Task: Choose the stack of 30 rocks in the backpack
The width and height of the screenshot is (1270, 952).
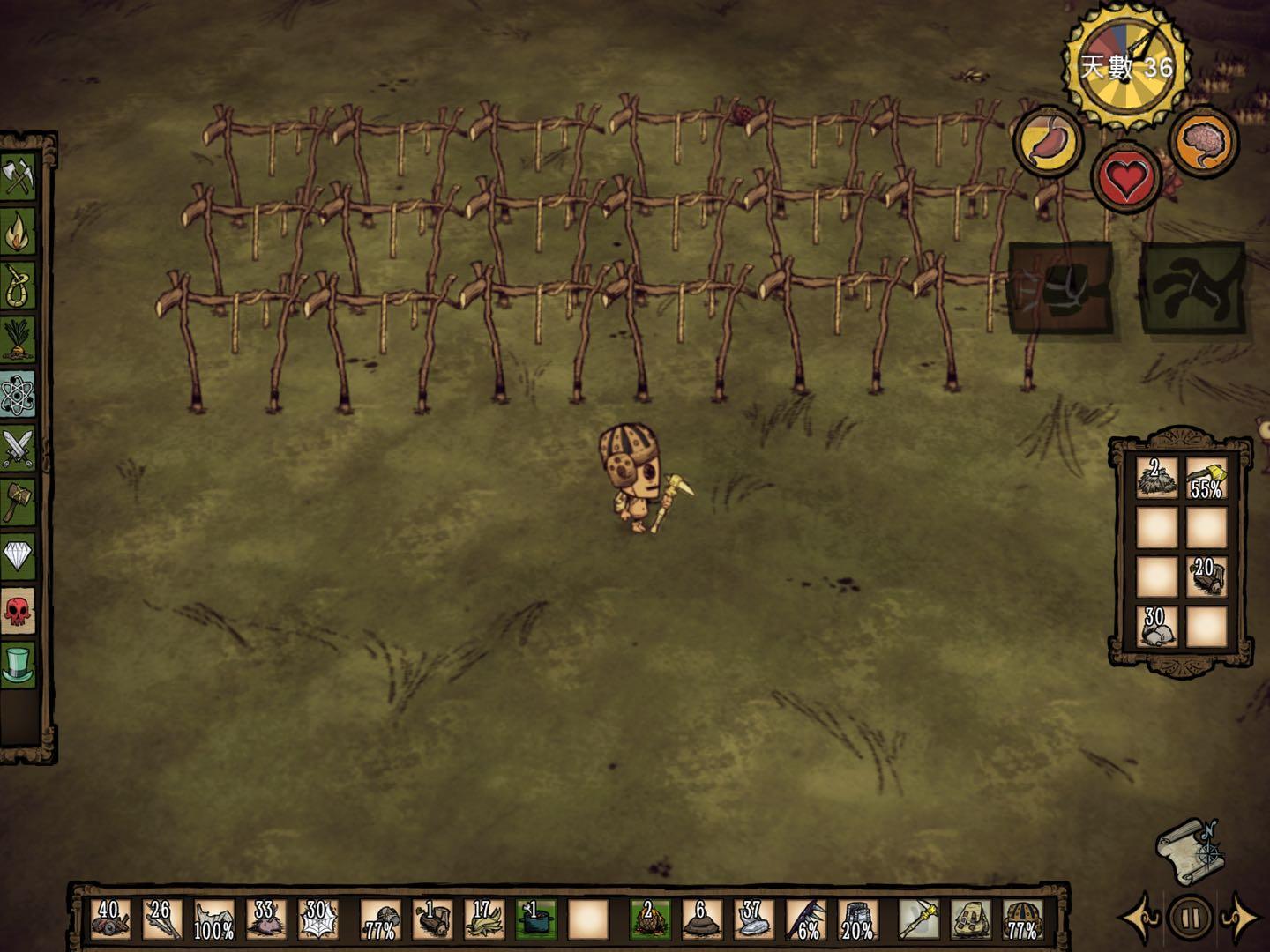Action: tap(1156, 626)
